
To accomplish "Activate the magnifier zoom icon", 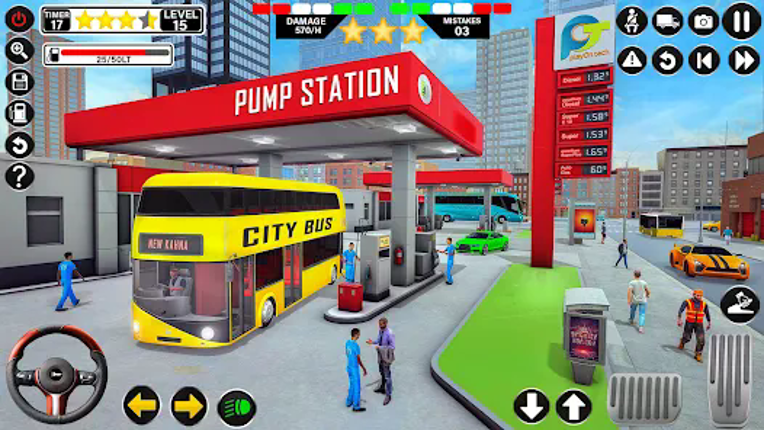I will click(19, 50).
